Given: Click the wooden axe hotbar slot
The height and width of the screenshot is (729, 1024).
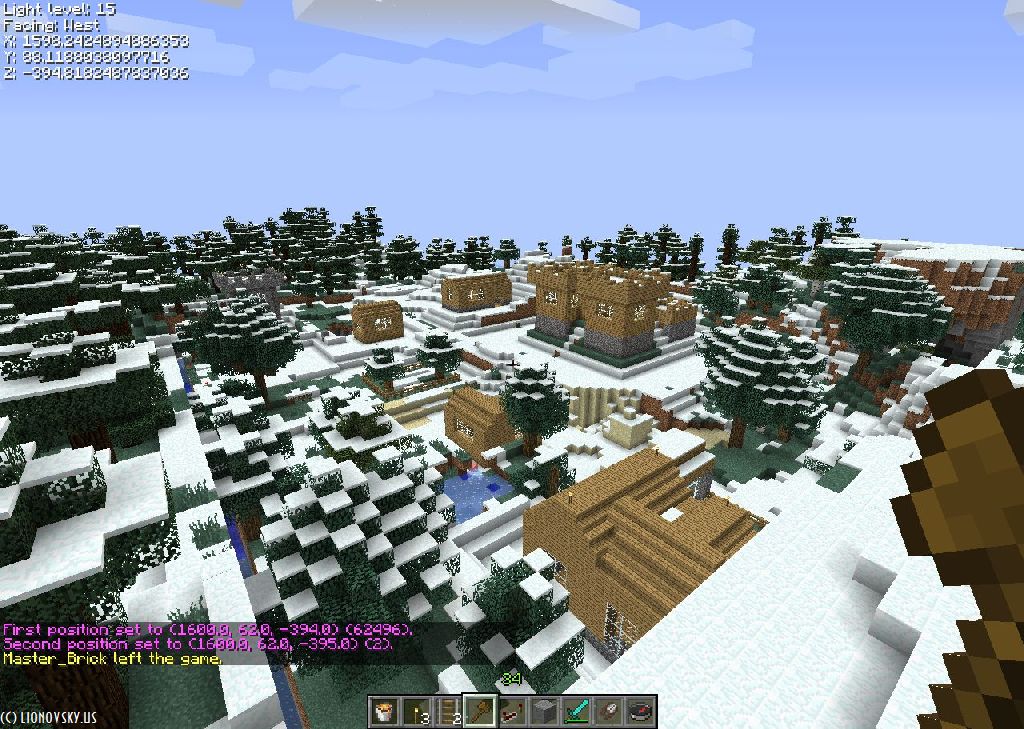Looking at the screenshot, I should point(481,711).
